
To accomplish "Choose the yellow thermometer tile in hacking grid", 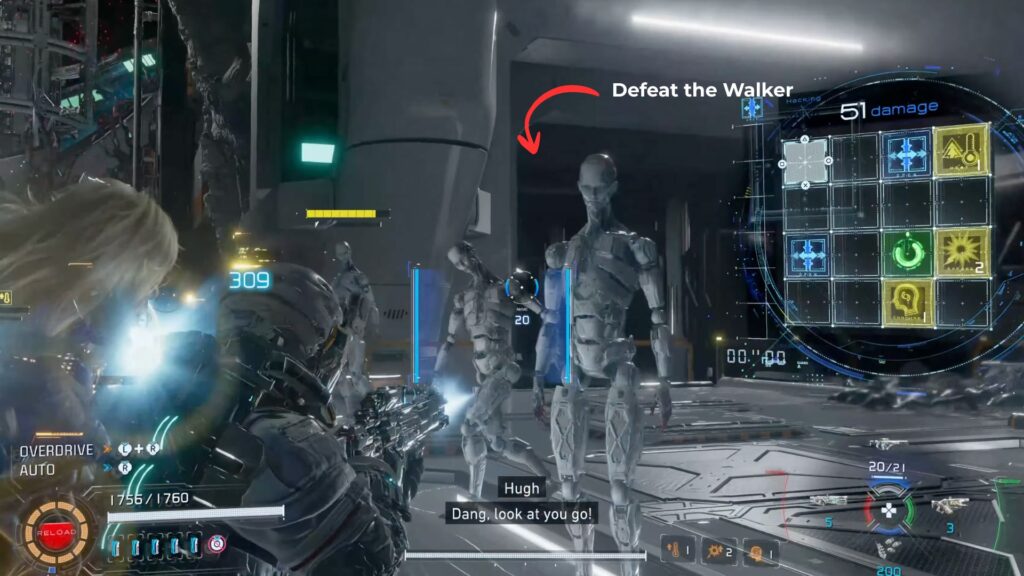I will (x=961, y=151).
